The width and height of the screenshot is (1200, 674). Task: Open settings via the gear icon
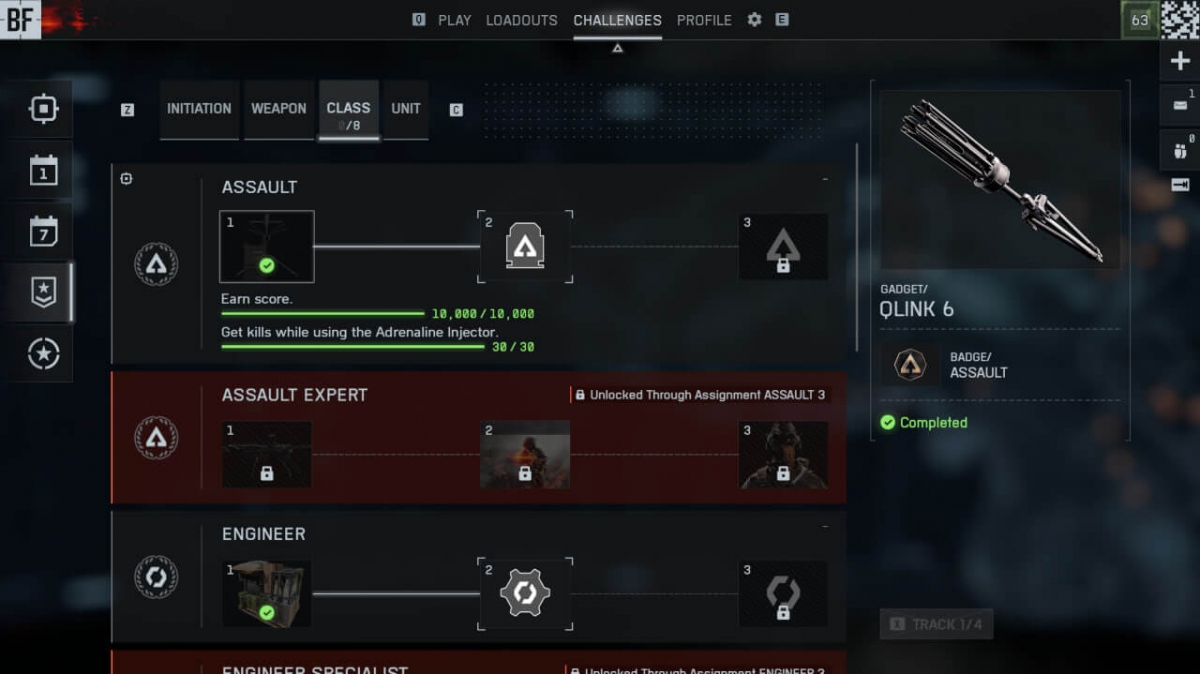coord(754,20)
